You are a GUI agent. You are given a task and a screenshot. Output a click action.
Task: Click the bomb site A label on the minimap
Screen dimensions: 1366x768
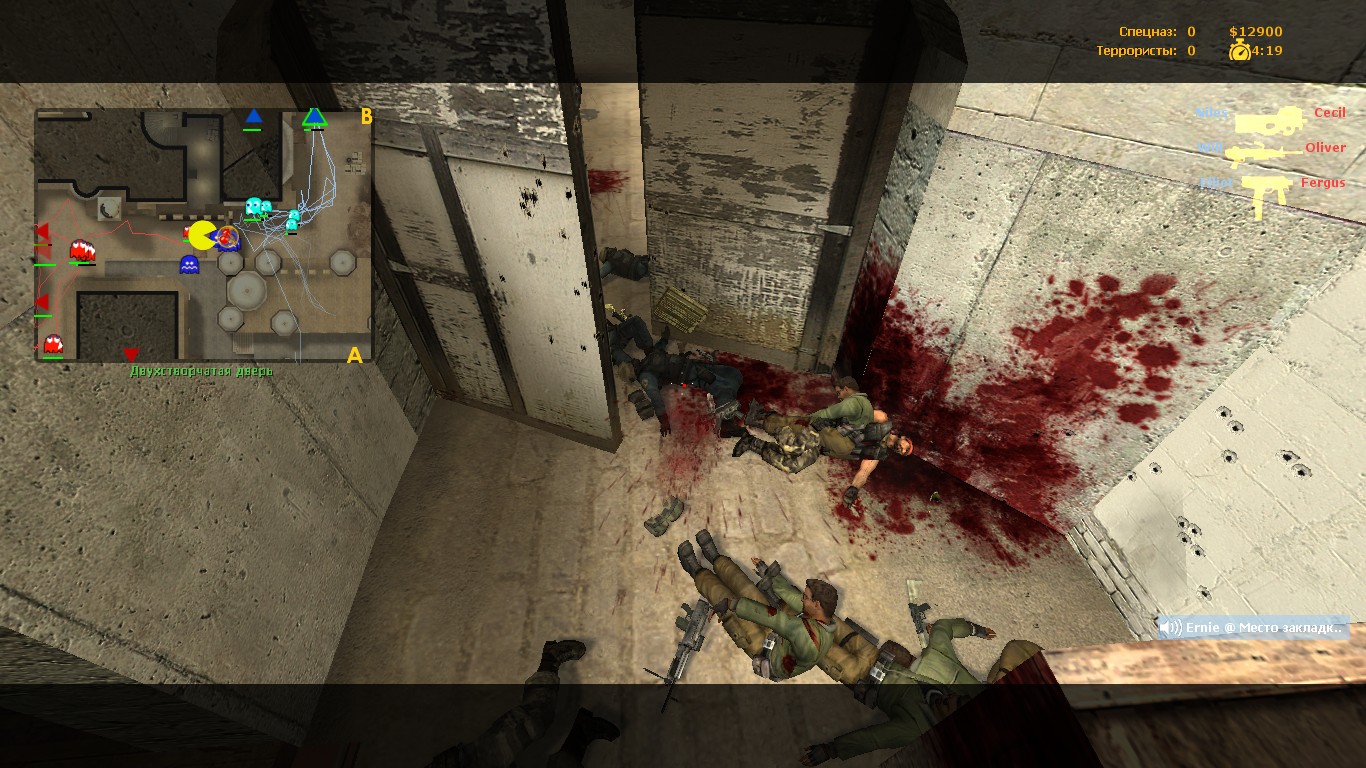click(354, 355)
